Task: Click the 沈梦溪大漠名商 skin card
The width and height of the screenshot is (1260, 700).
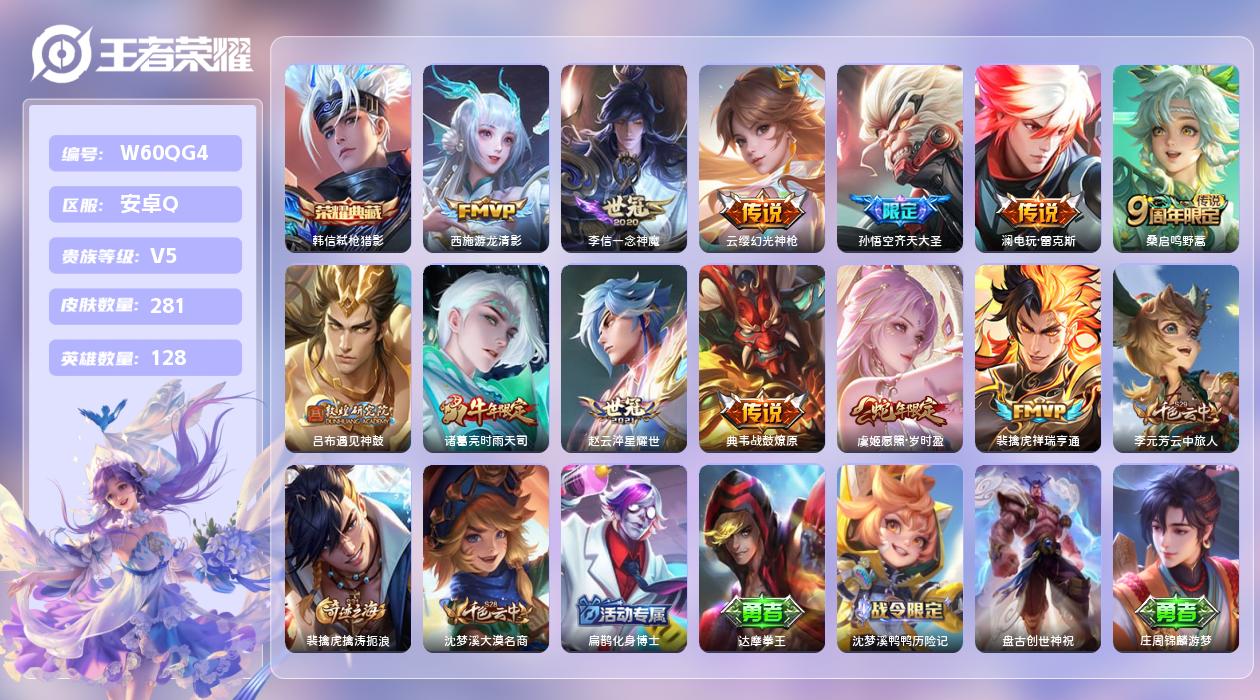Action: [x=486, y=558]
